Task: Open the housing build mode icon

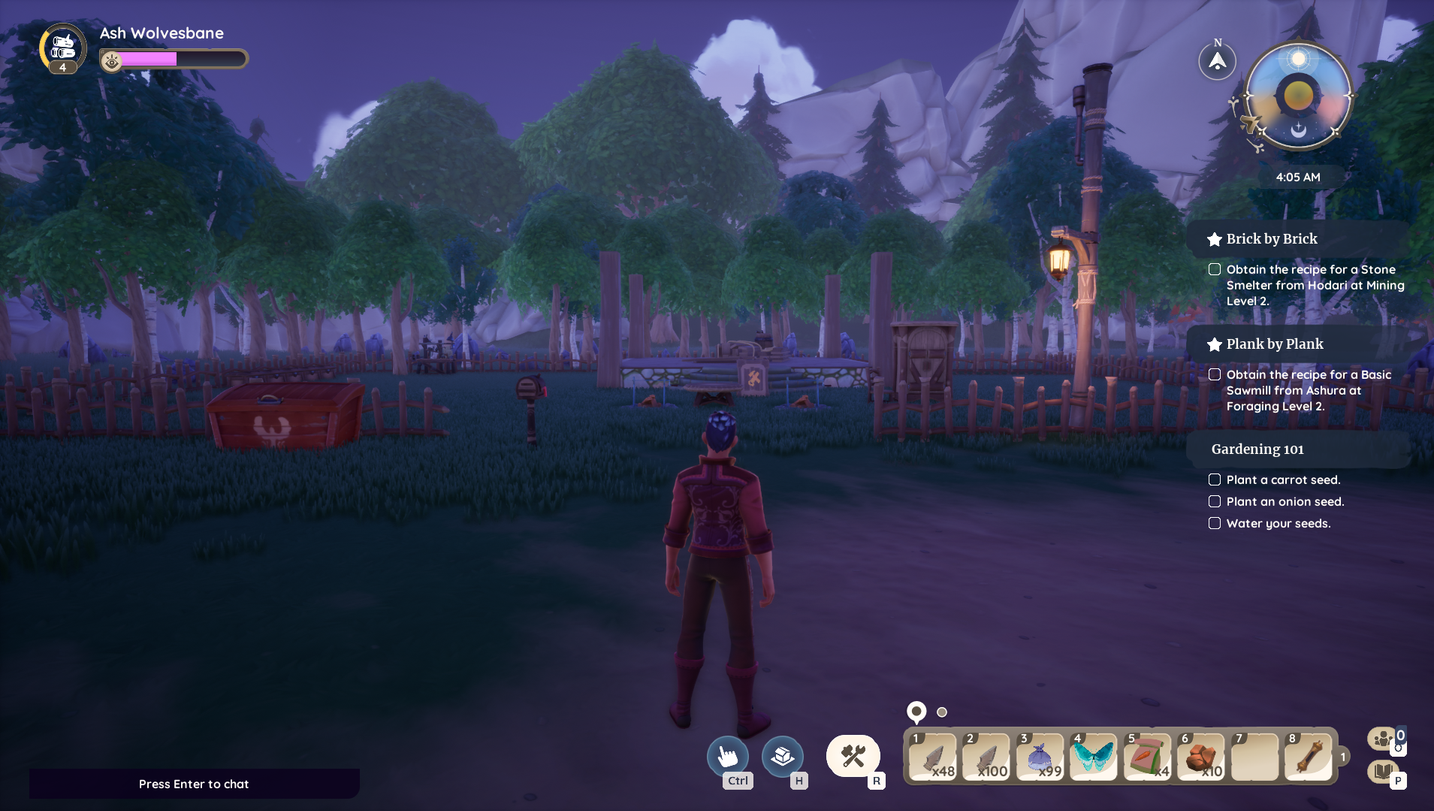Action: (782, 756)
